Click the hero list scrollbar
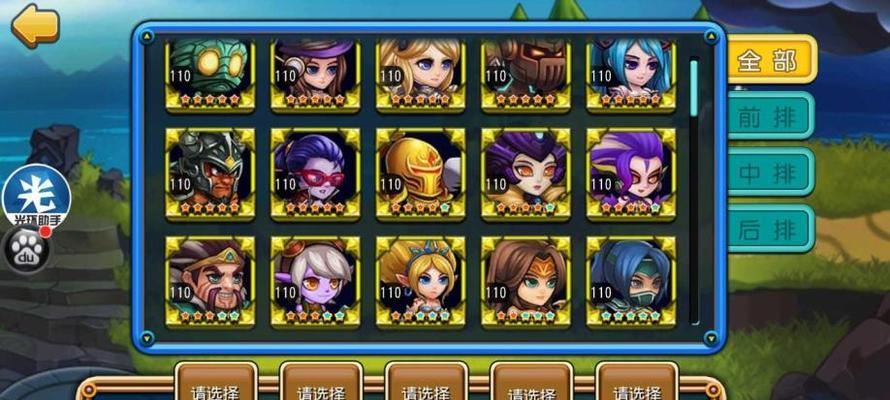 coord(693,90)
